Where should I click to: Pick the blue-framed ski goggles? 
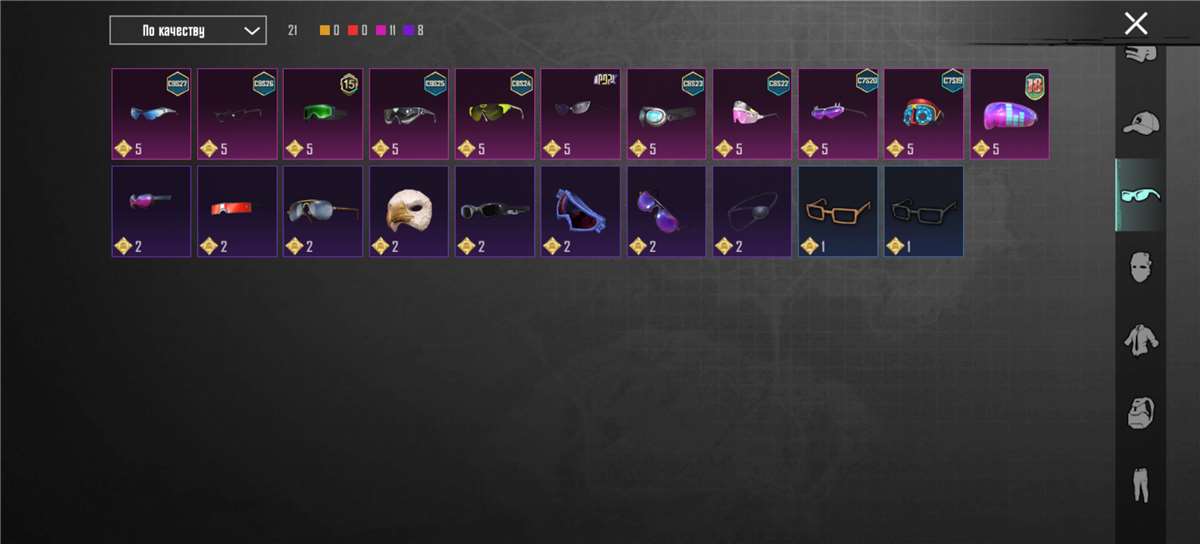coord(581,211)
